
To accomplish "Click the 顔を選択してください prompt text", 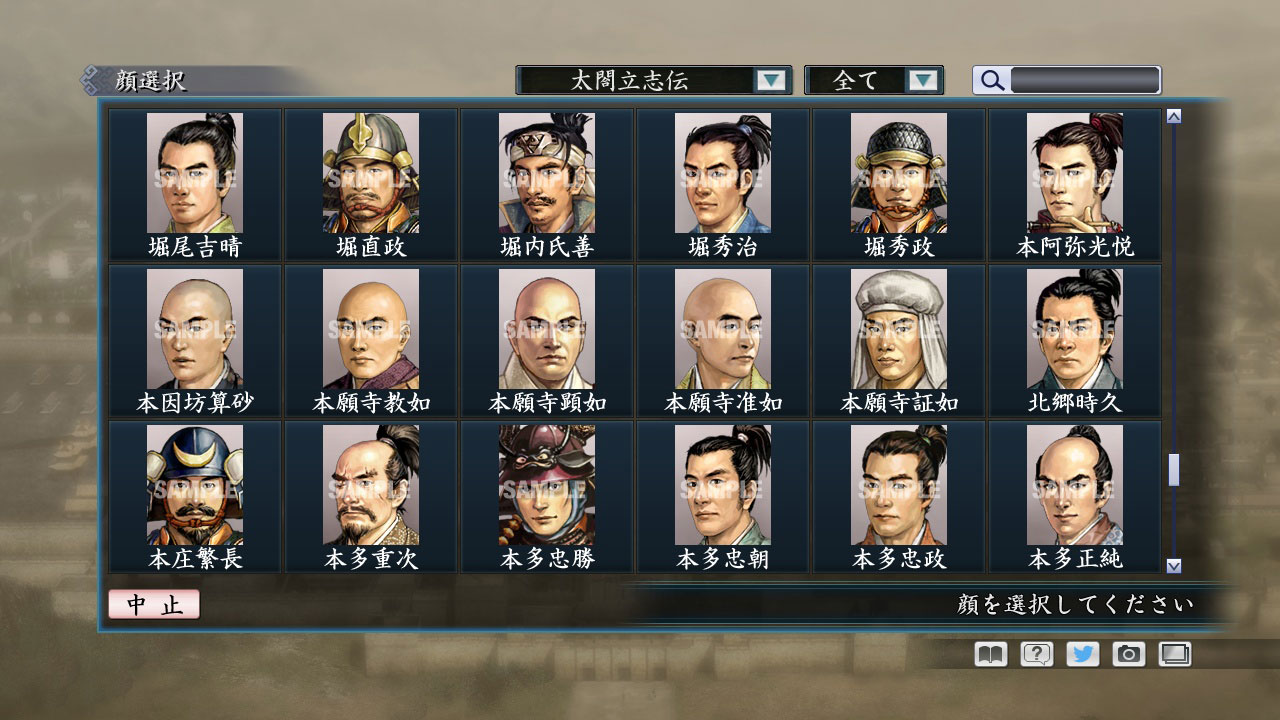I will coord(1075,605).
